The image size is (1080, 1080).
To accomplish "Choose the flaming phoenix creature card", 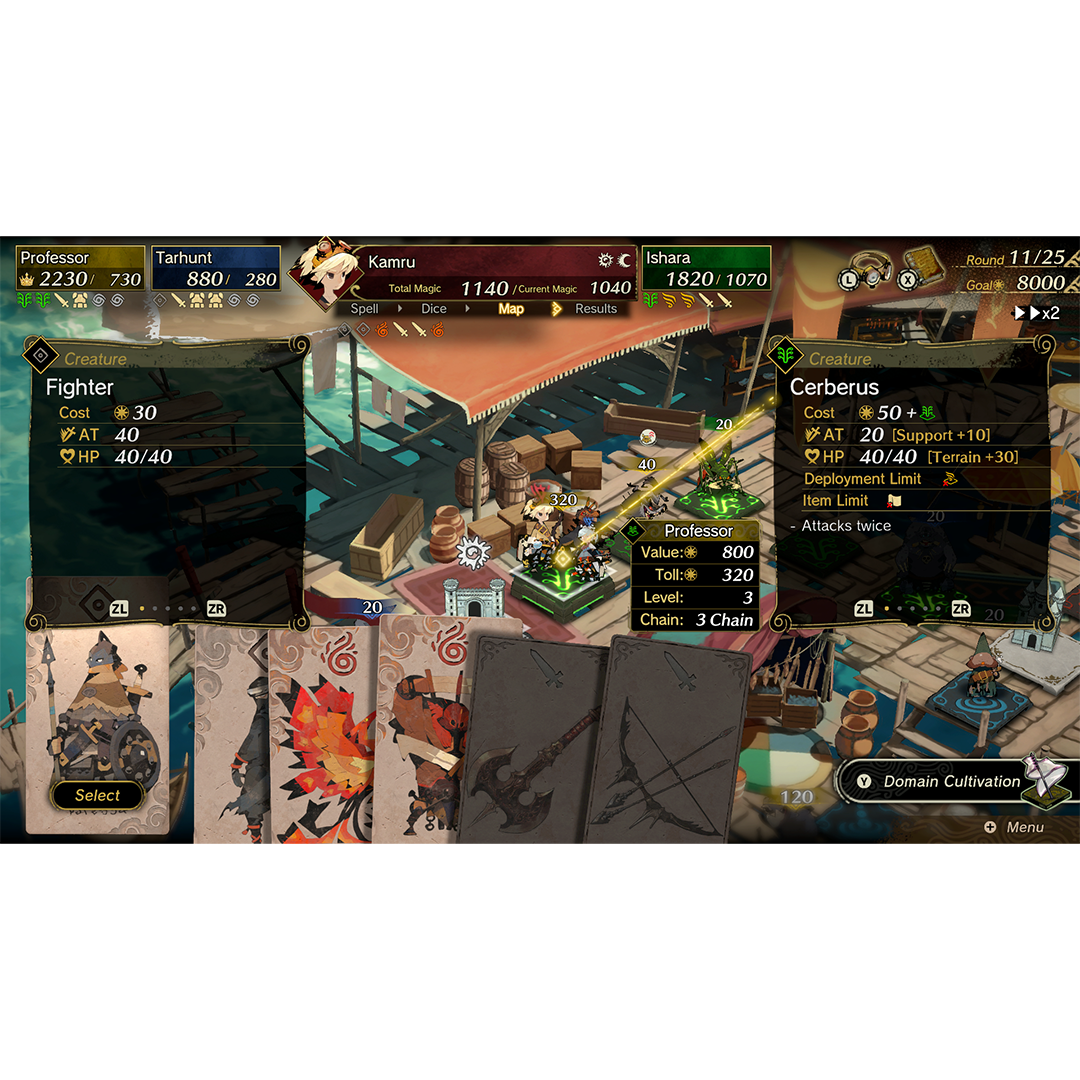I will click(320, 740).
